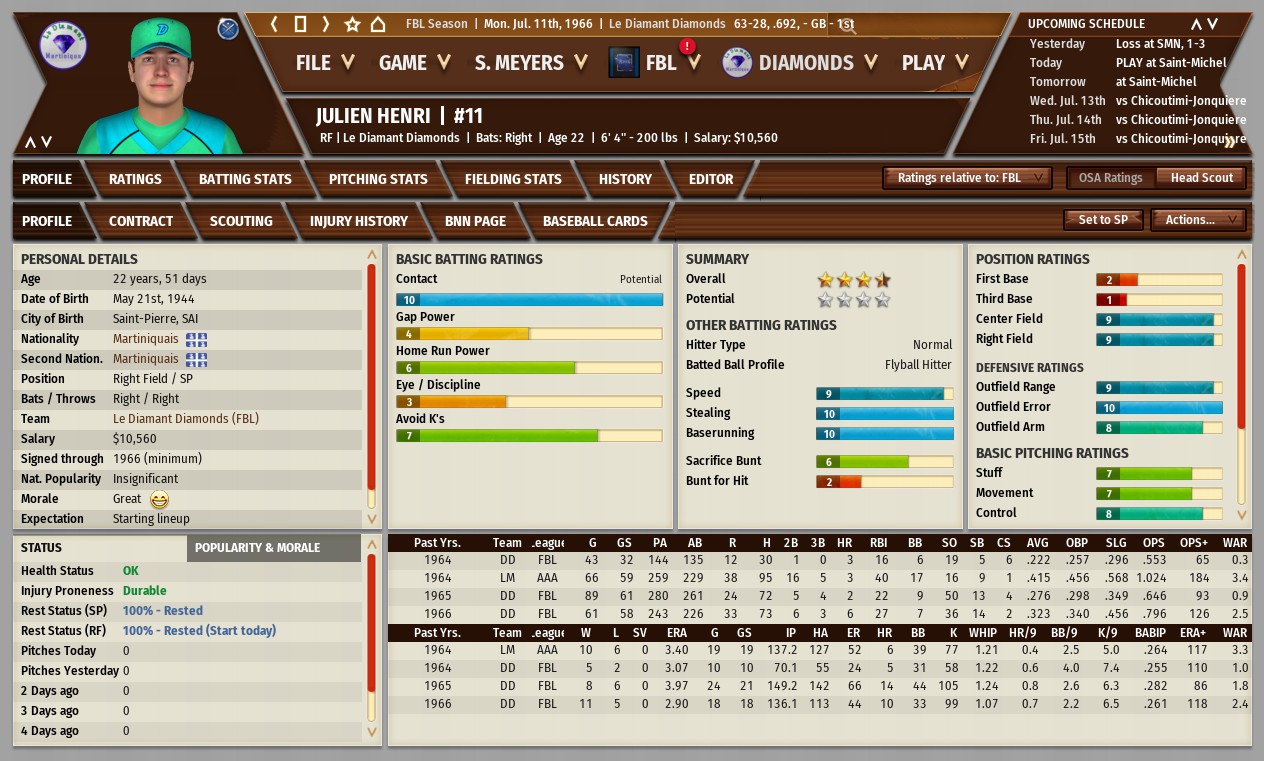The height and width of the screenshot is (761, 1264).
Task: View the Injury History sub-tab
Action: 359,221
